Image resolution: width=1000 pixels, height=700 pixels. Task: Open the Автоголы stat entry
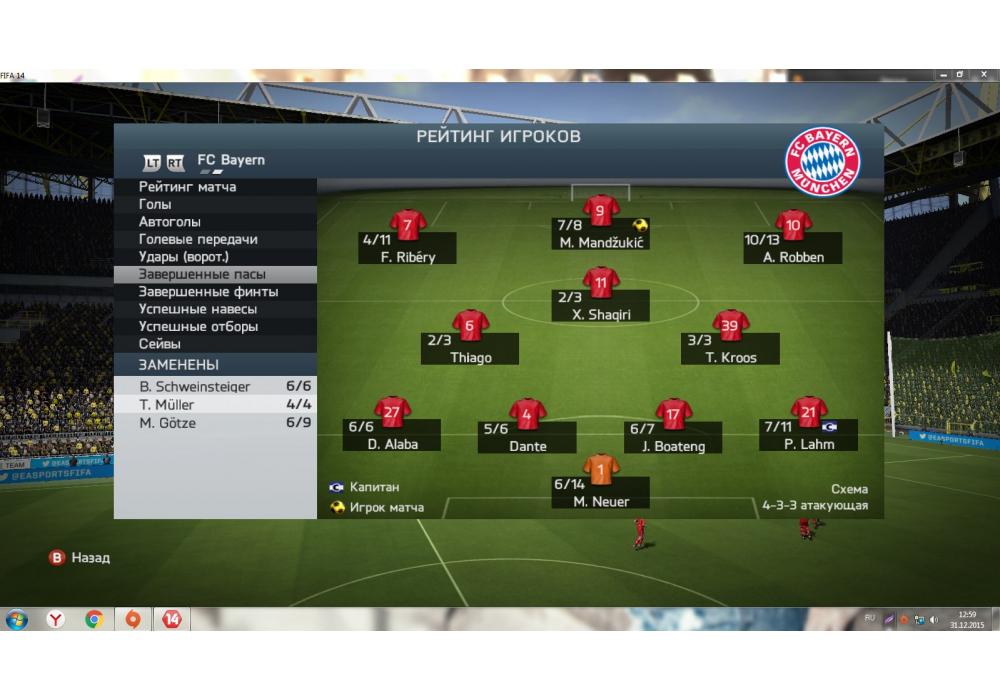170,222
